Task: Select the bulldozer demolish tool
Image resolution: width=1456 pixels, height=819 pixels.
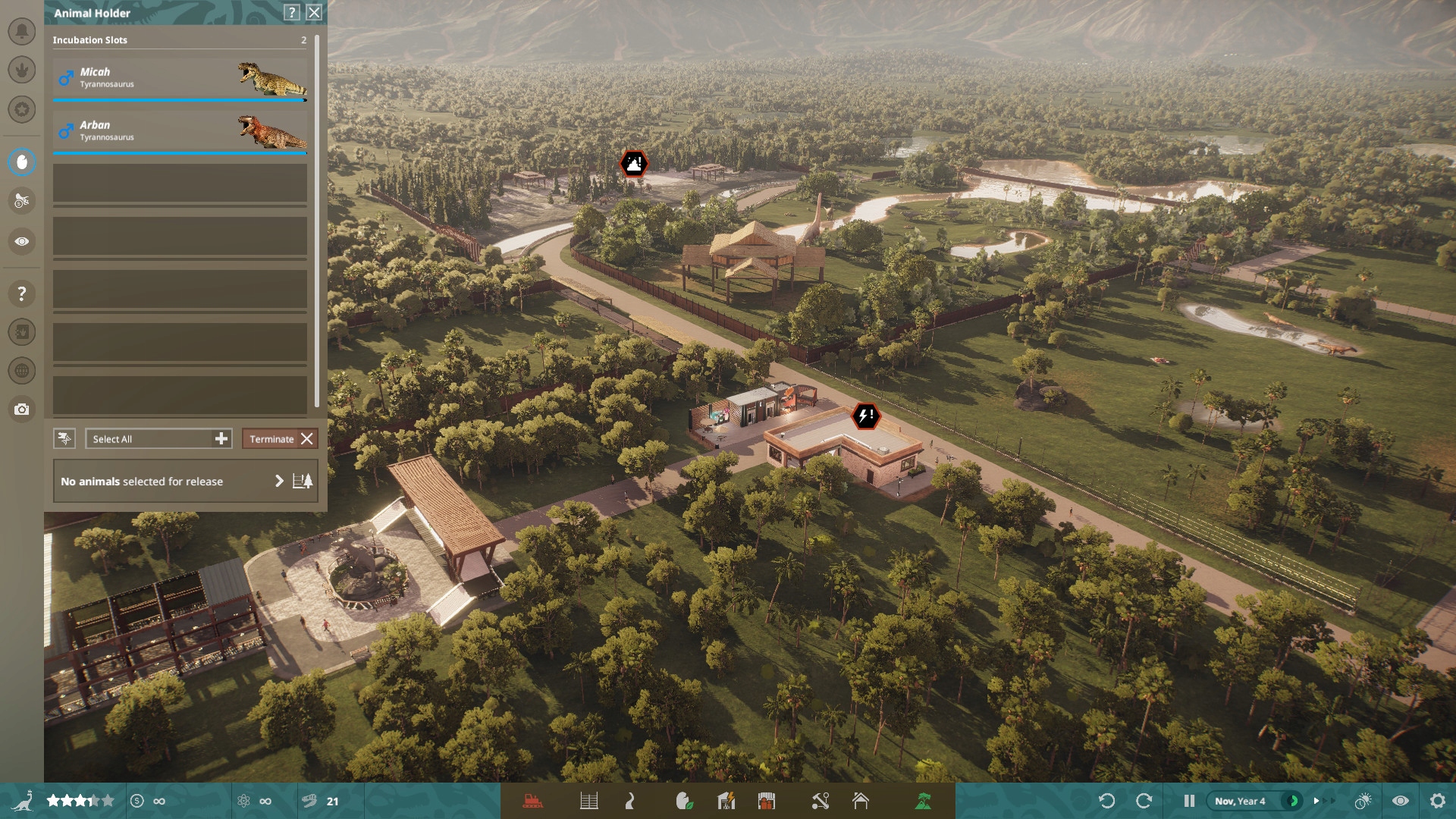Action: 533,801
